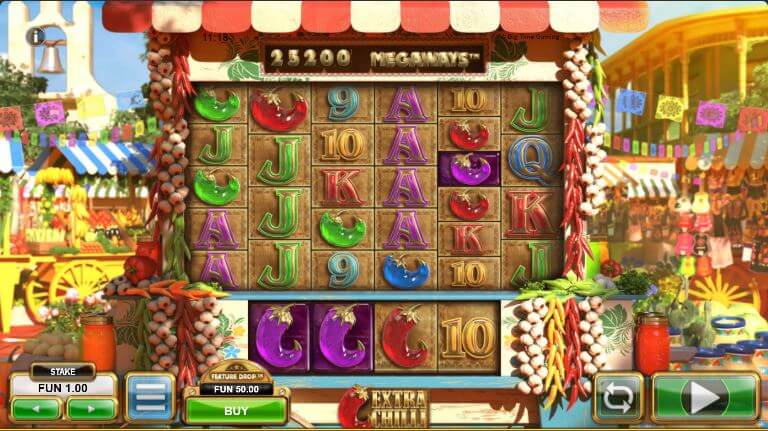Image resolution: width=768 pixels, height=431 pixels.
Task: Open the hamburger menu
Action: [149, 398]
